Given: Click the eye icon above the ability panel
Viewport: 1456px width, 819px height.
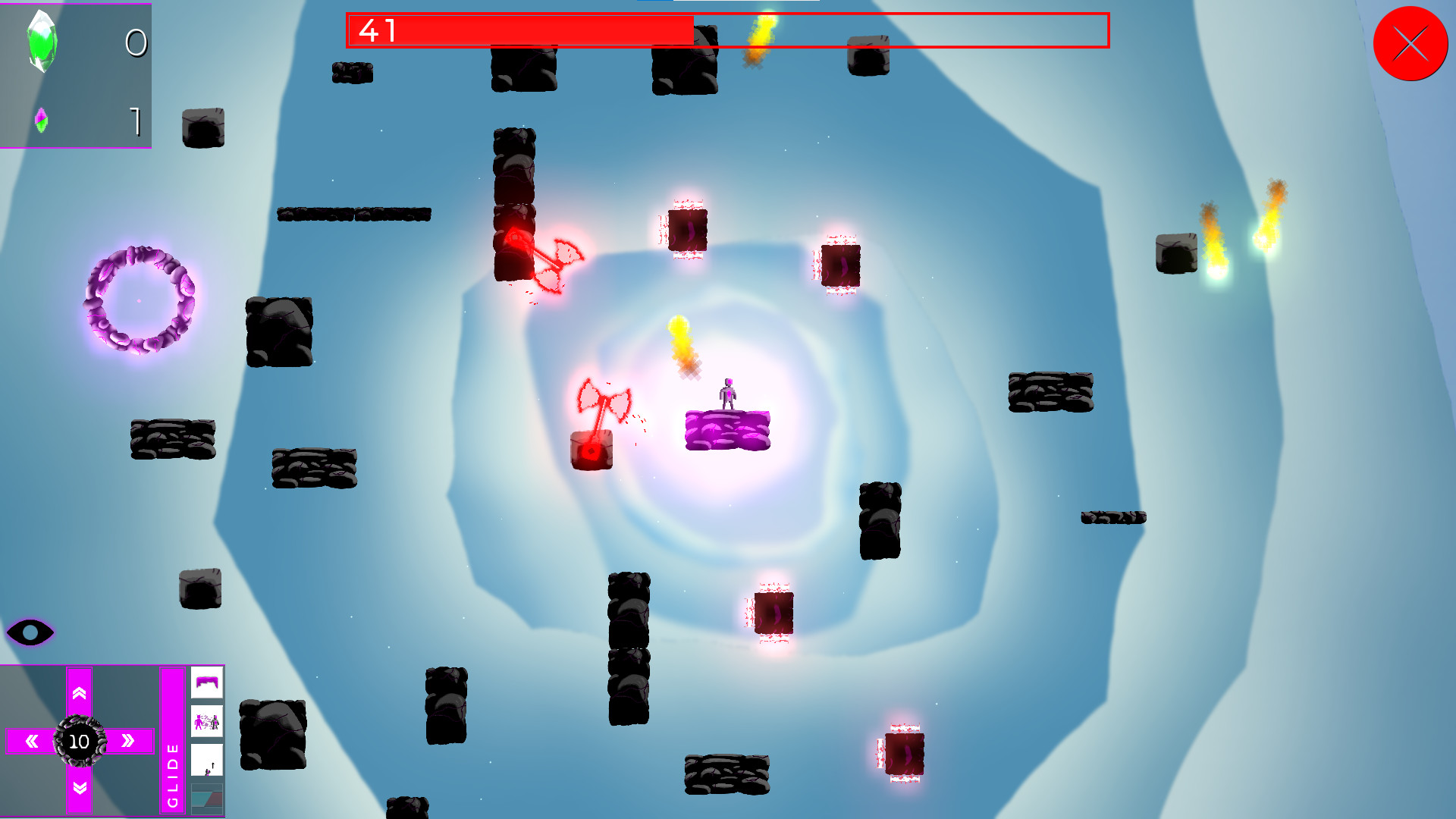Looking at the screenshot, I should pyautogui.click(x=30, y=632).
